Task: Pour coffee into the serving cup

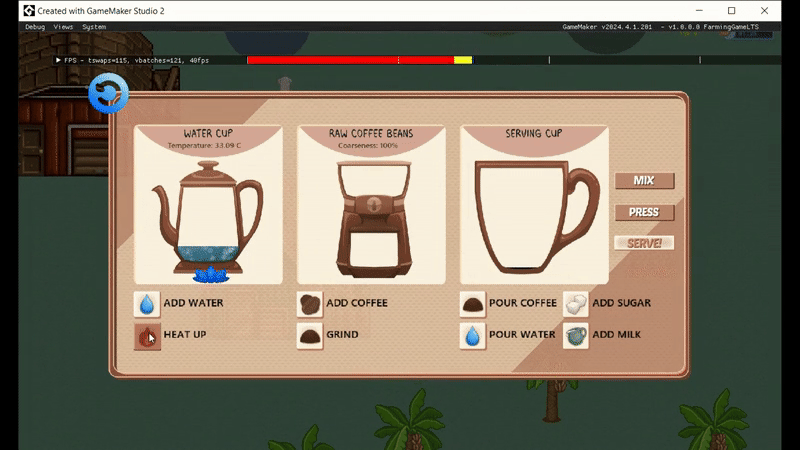Action: point(473,303)
